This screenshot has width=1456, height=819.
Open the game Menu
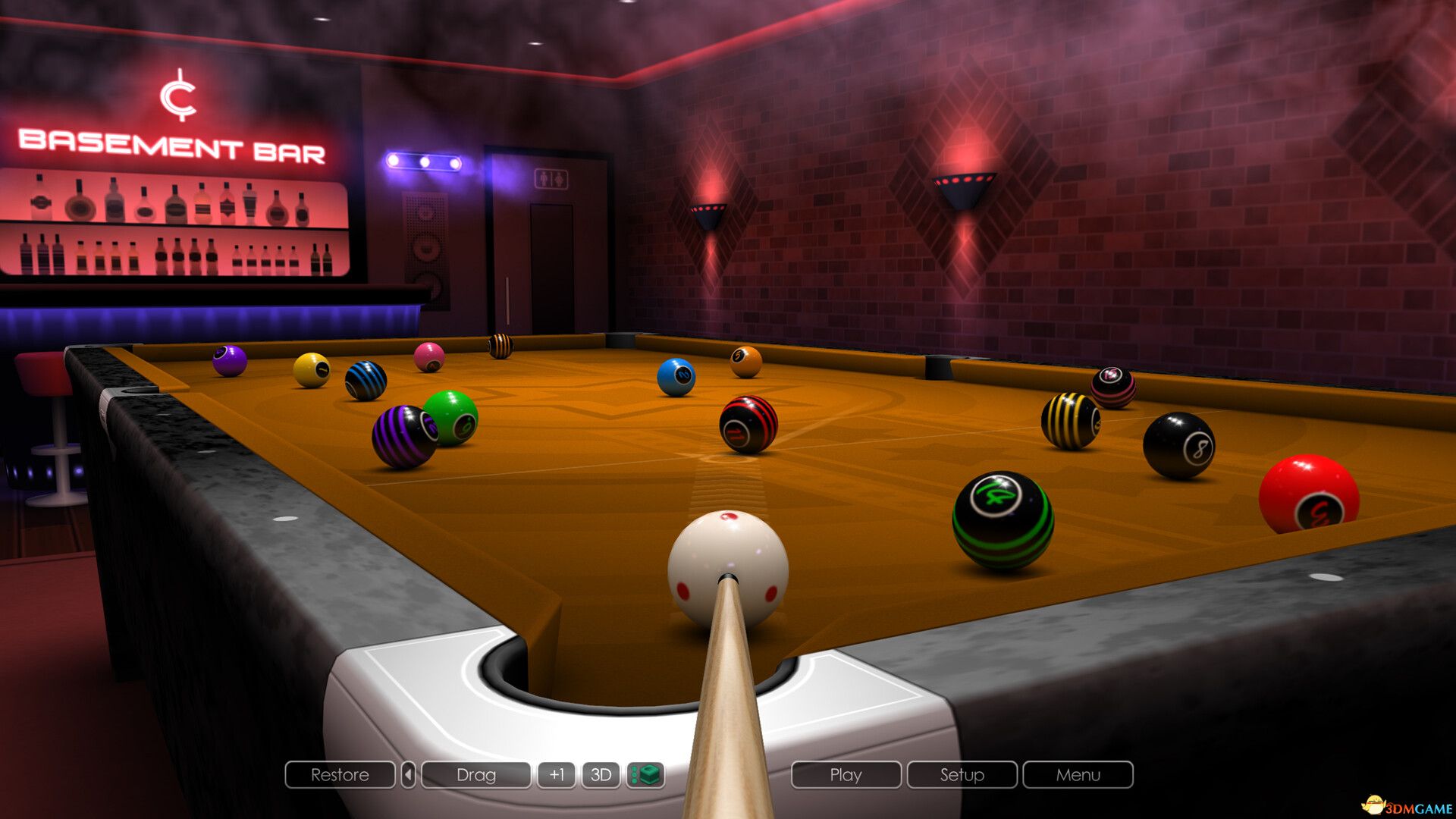(1078, 775)
